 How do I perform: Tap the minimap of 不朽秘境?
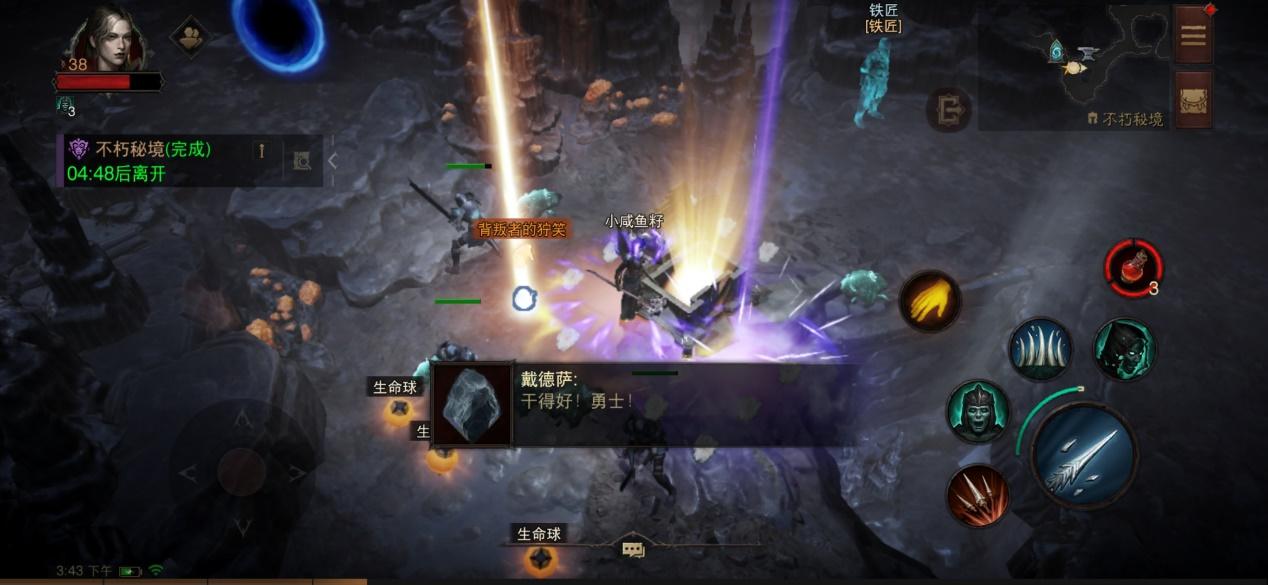coord(1073,66)
